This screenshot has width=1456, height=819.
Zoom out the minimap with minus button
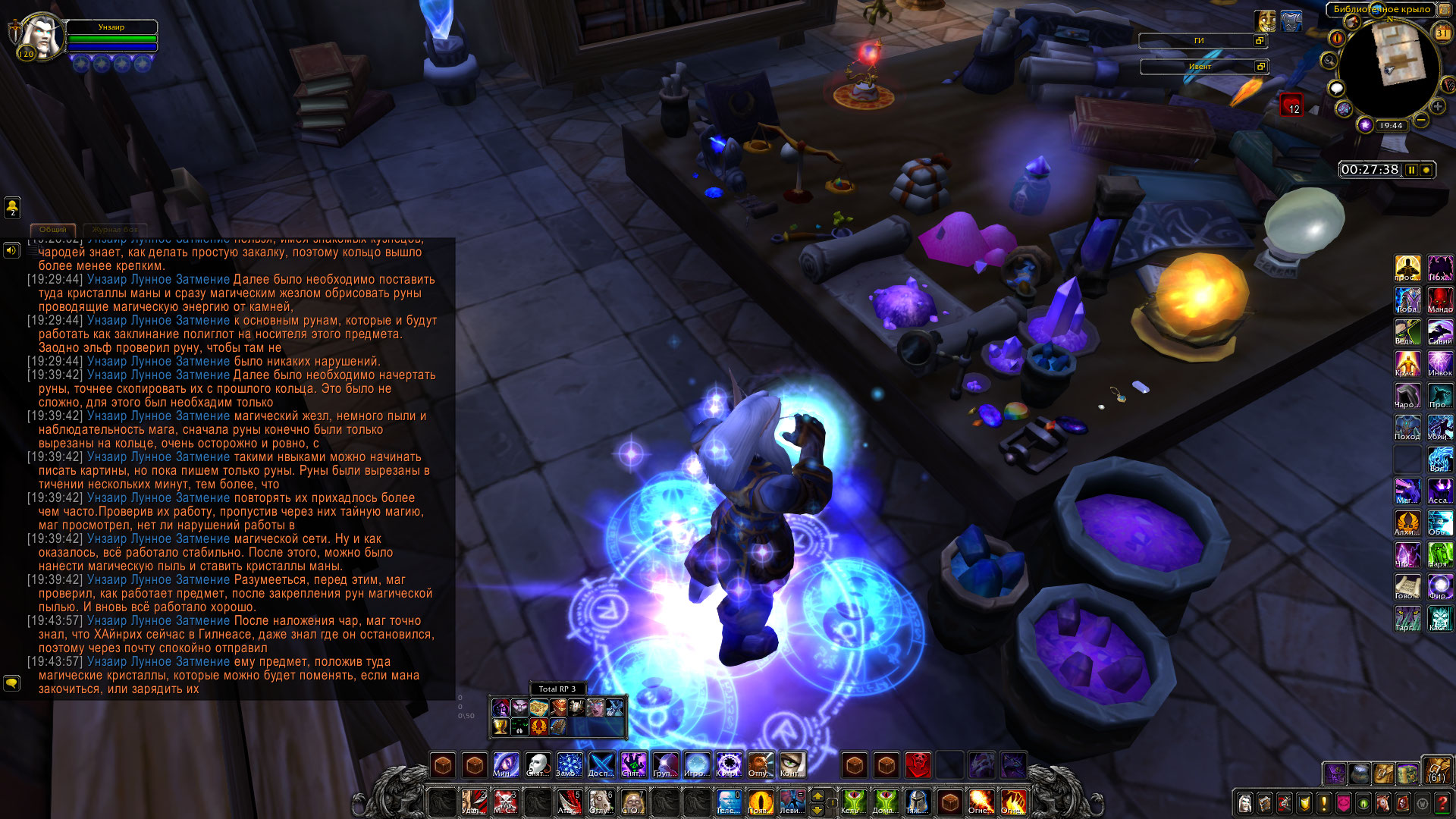coord(1421,120)
